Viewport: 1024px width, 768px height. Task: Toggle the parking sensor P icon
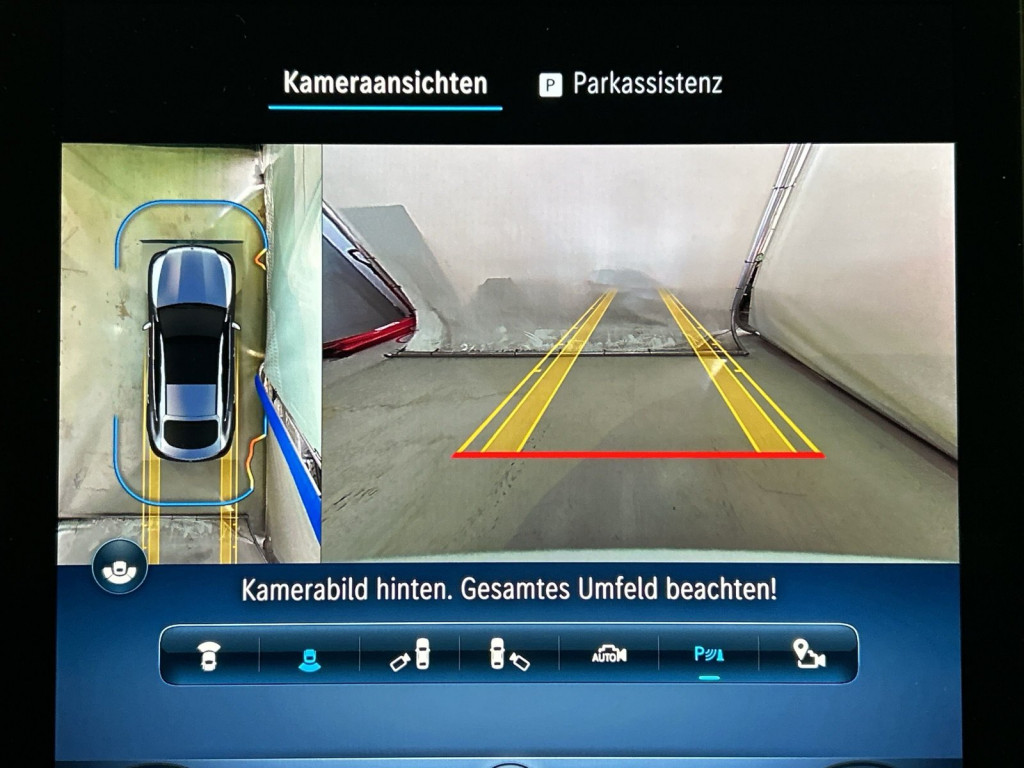(709, 655)
